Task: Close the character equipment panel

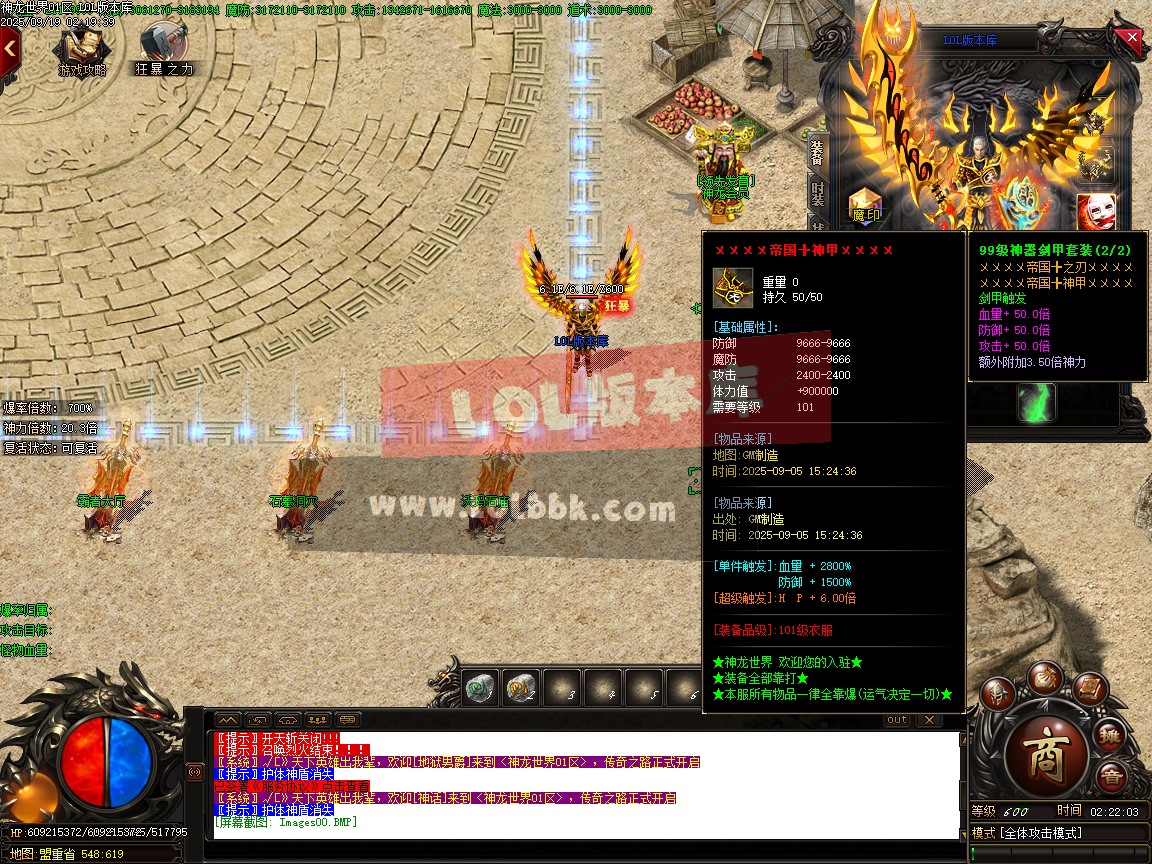Action: (1132, 38)
